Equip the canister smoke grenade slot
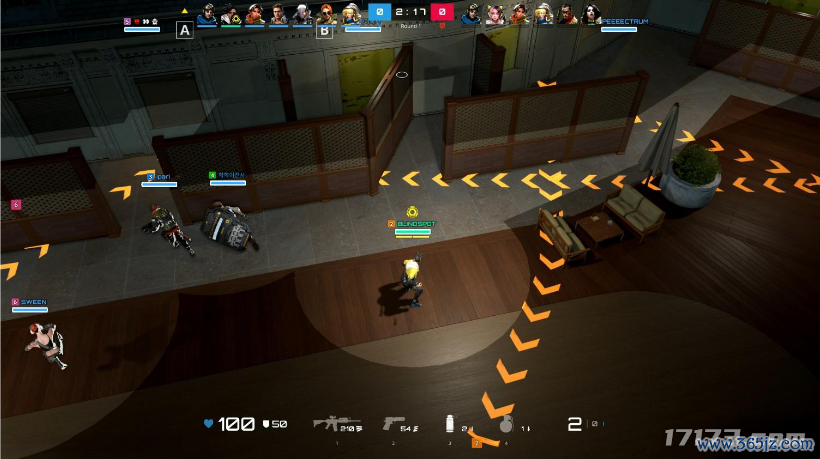Screen dimensions: 820x459 click(x=451, y=424)
